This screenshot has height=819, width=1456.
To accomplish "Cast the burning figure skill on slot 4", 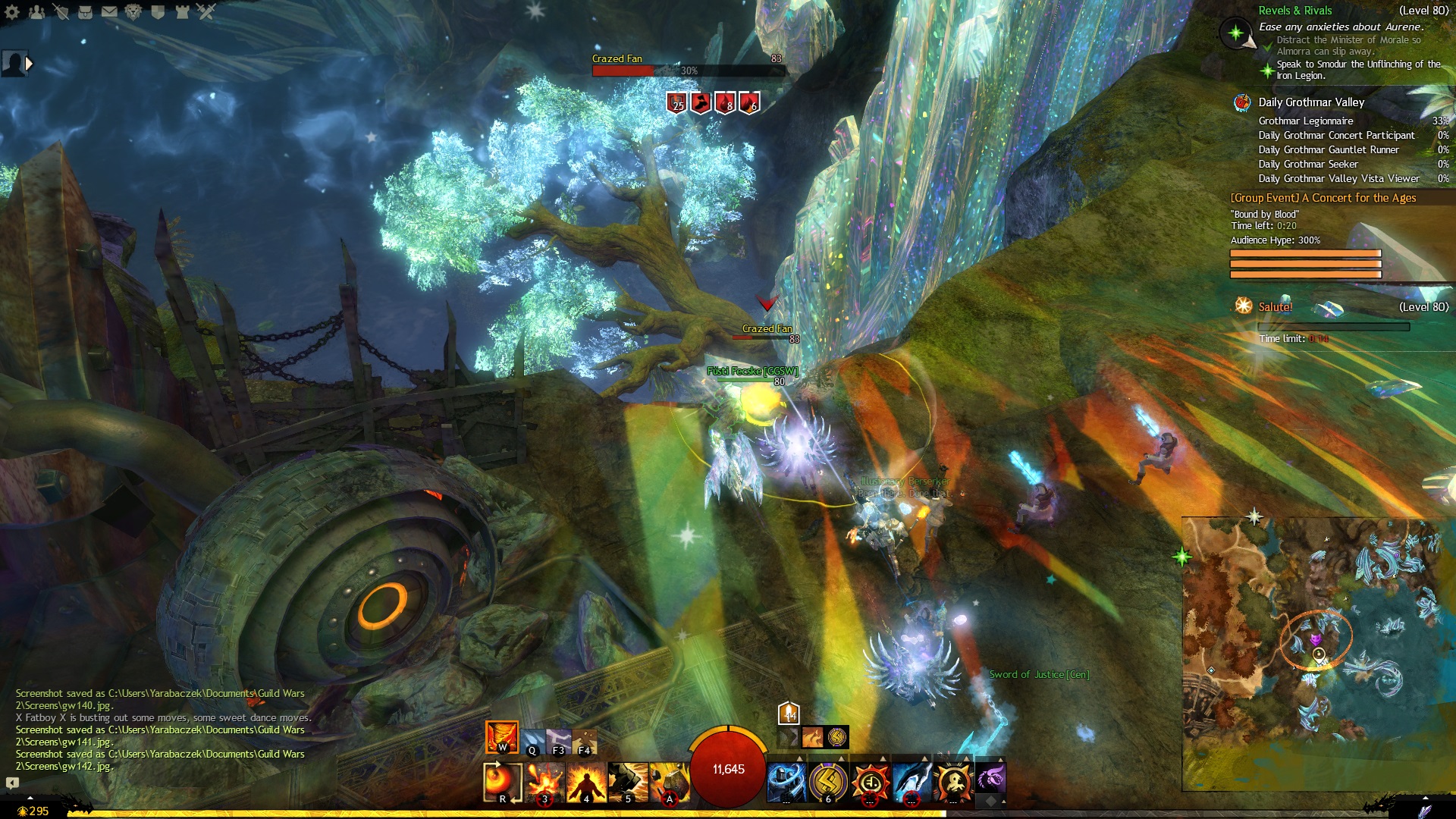I will pyautogui.click(x=586, y=782).
